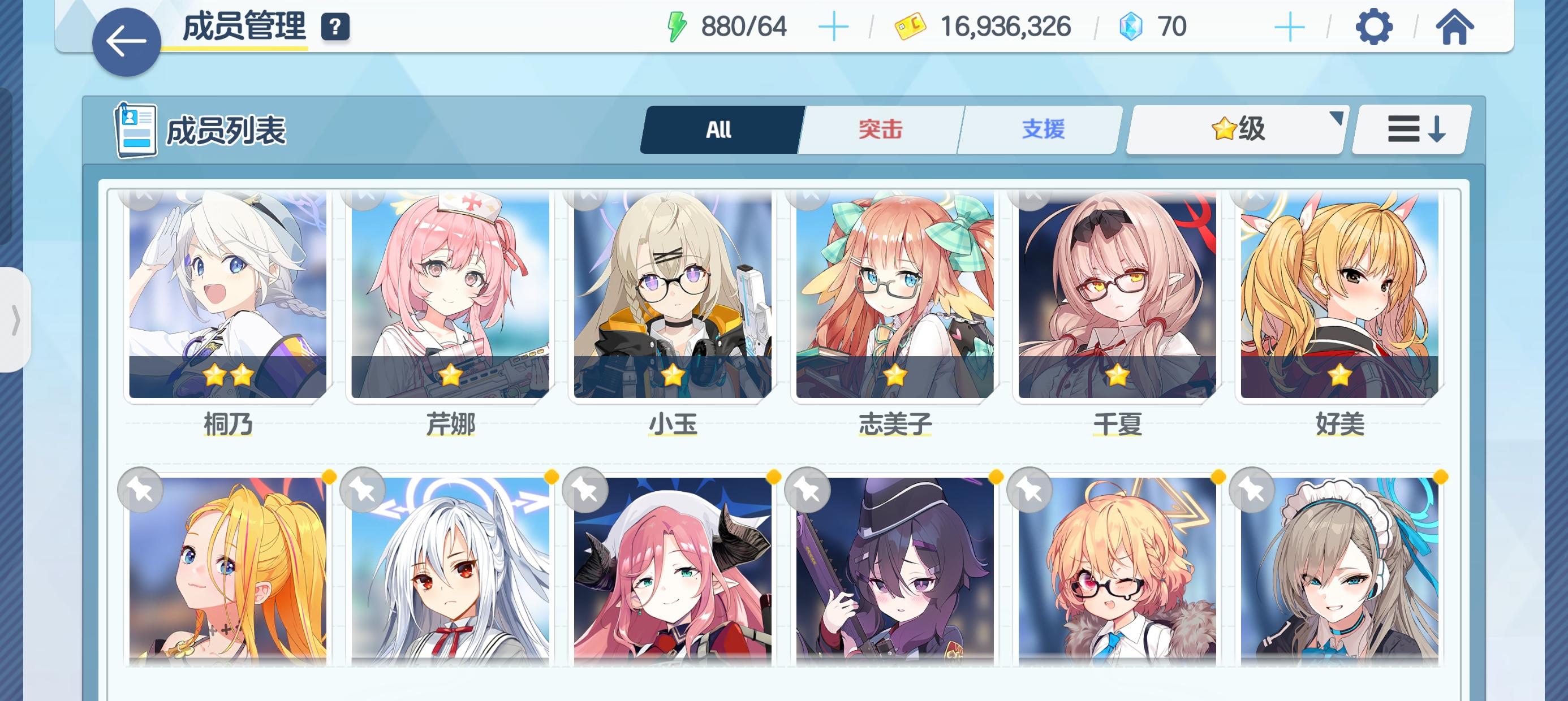Image resolution: width=1568 pixels, height=701 pixels.
Task: Switch to the 突击 tab
Action: tap(881, 129)
